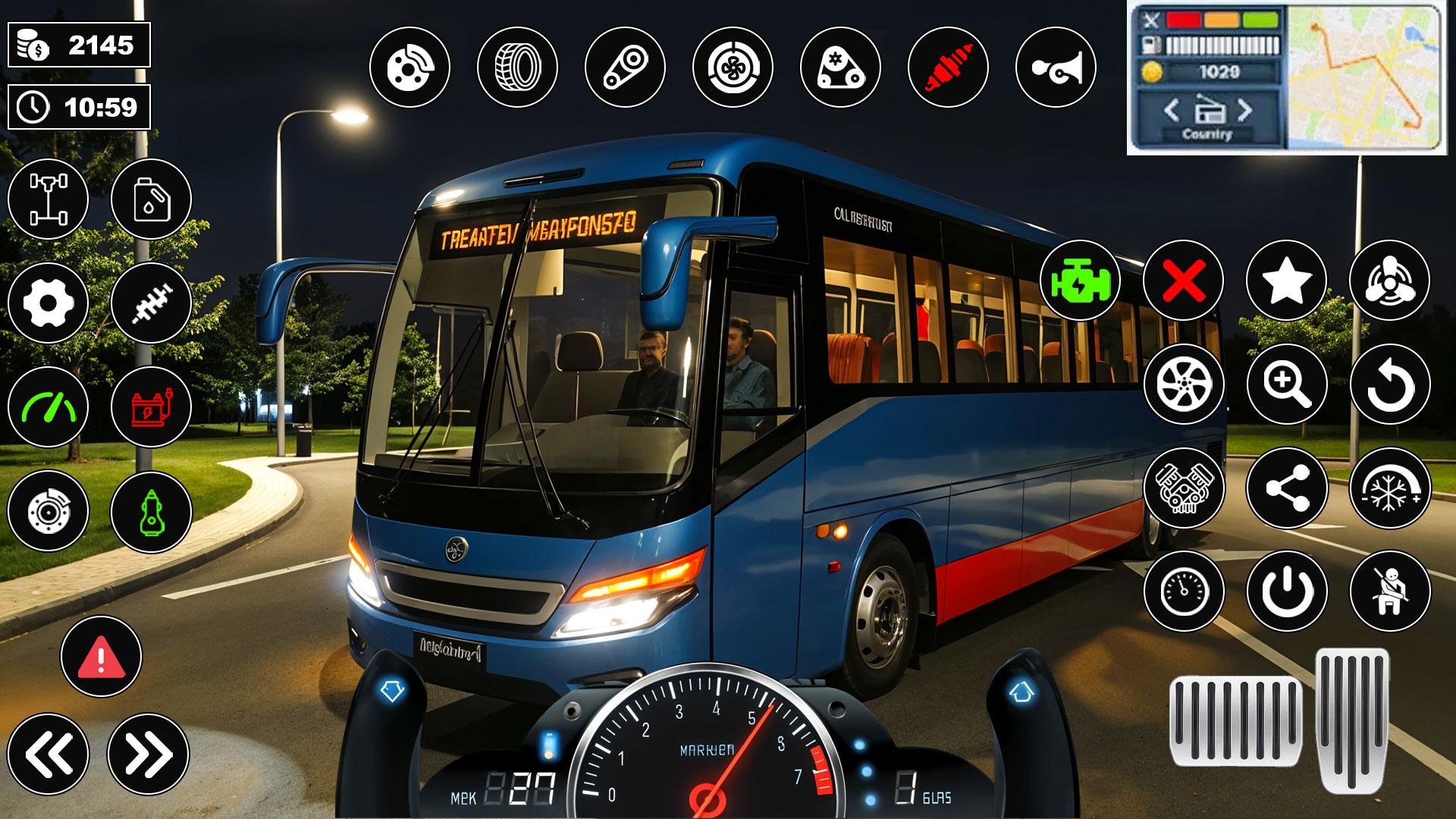Viewport: 1456px width, 819px height.
Task: Tap the red battery charging icon
Action: tap(151, 407)
